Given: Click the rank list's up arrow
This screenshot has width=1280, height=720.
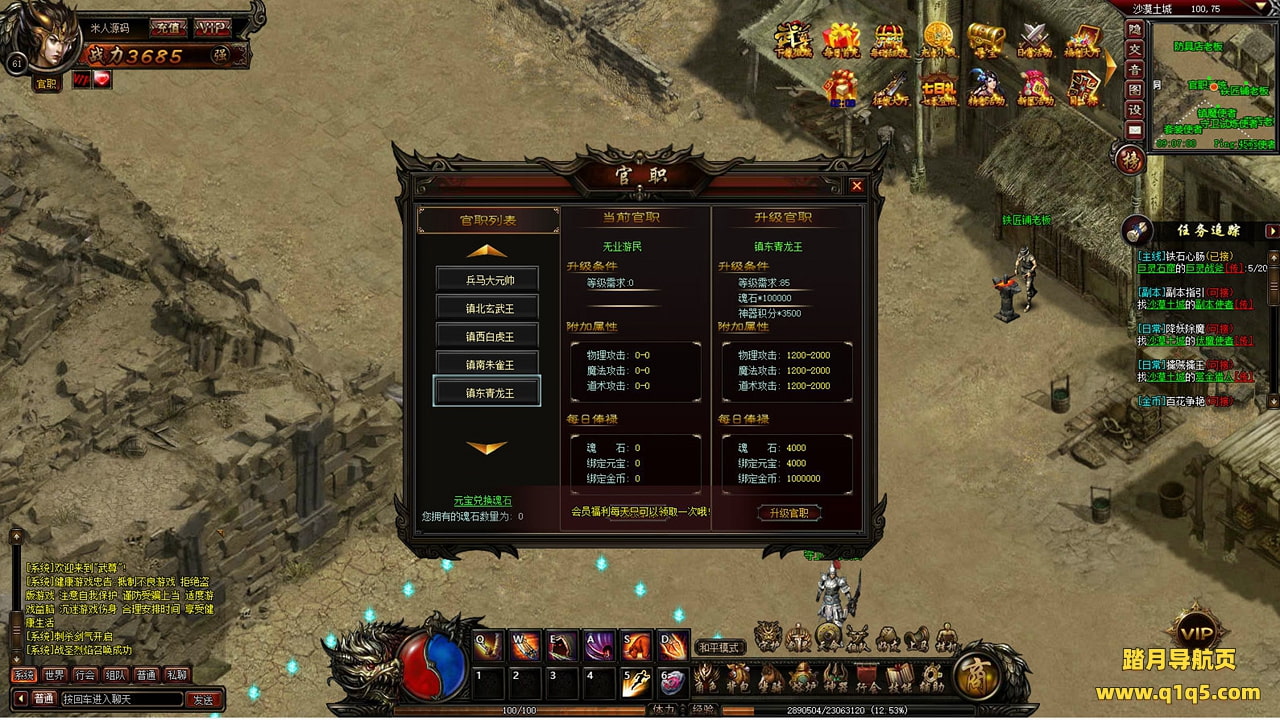Looking at the screenshot, I should (x=487, y=251).
